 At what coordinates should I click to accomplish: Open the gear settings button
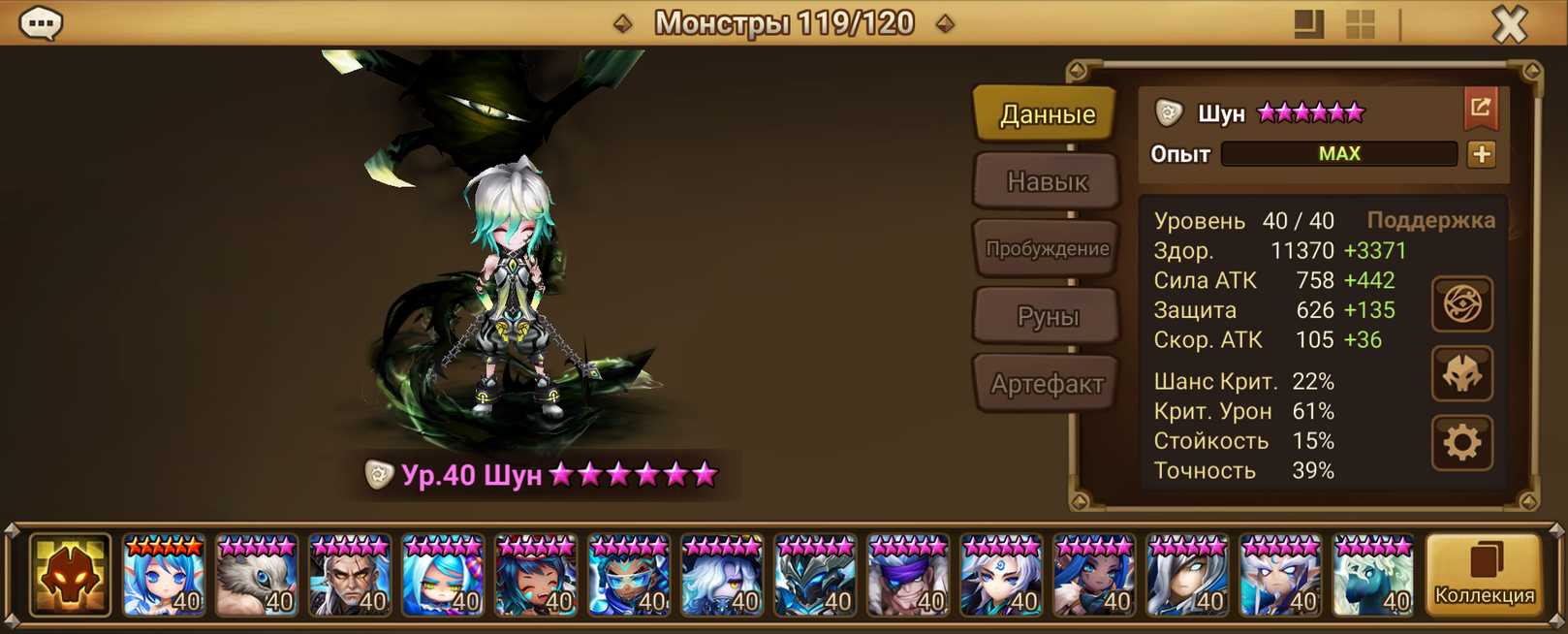point(1461,443)
